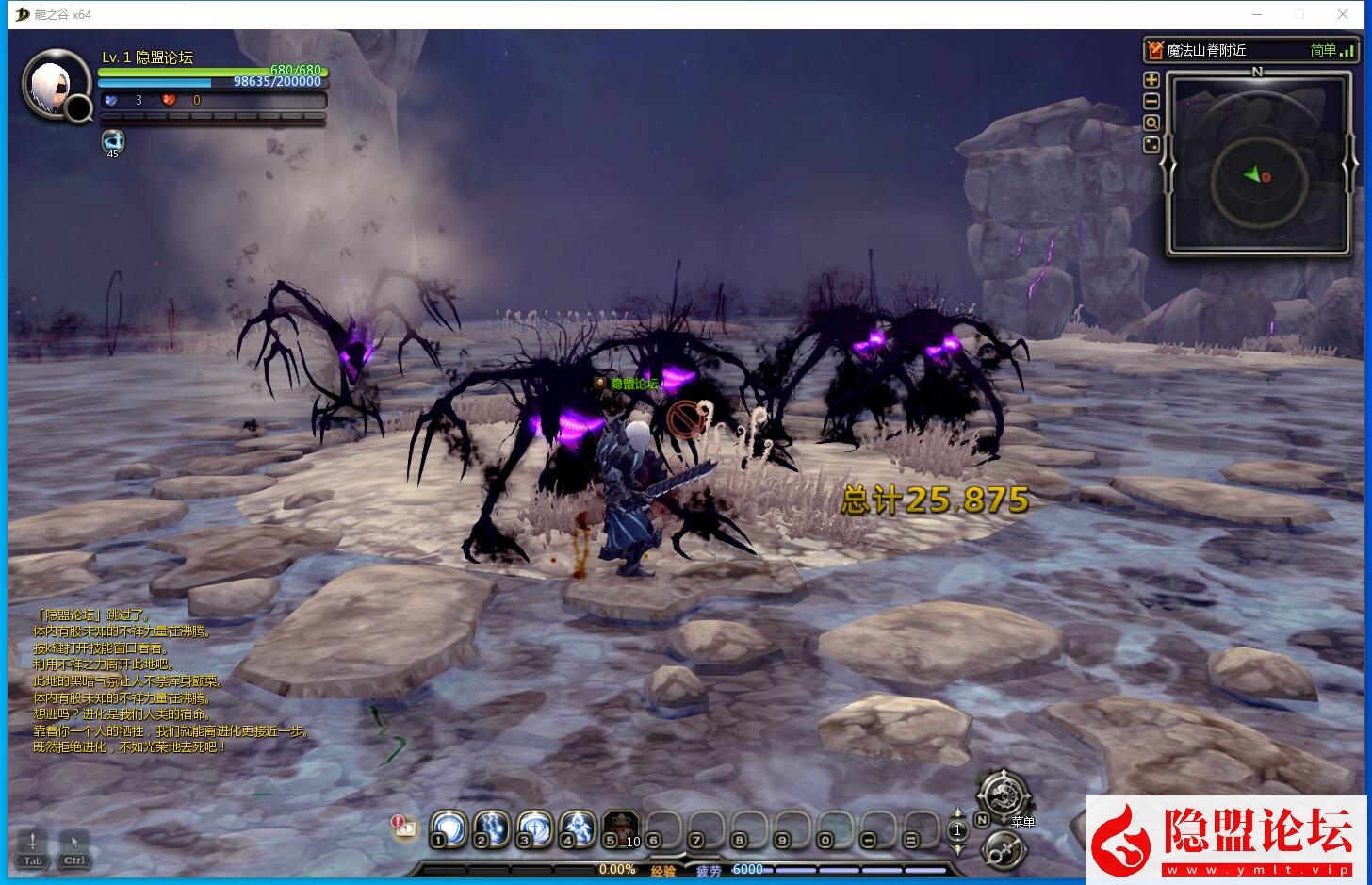Use the lightning bolts skill in slot 2

point(492,828)
